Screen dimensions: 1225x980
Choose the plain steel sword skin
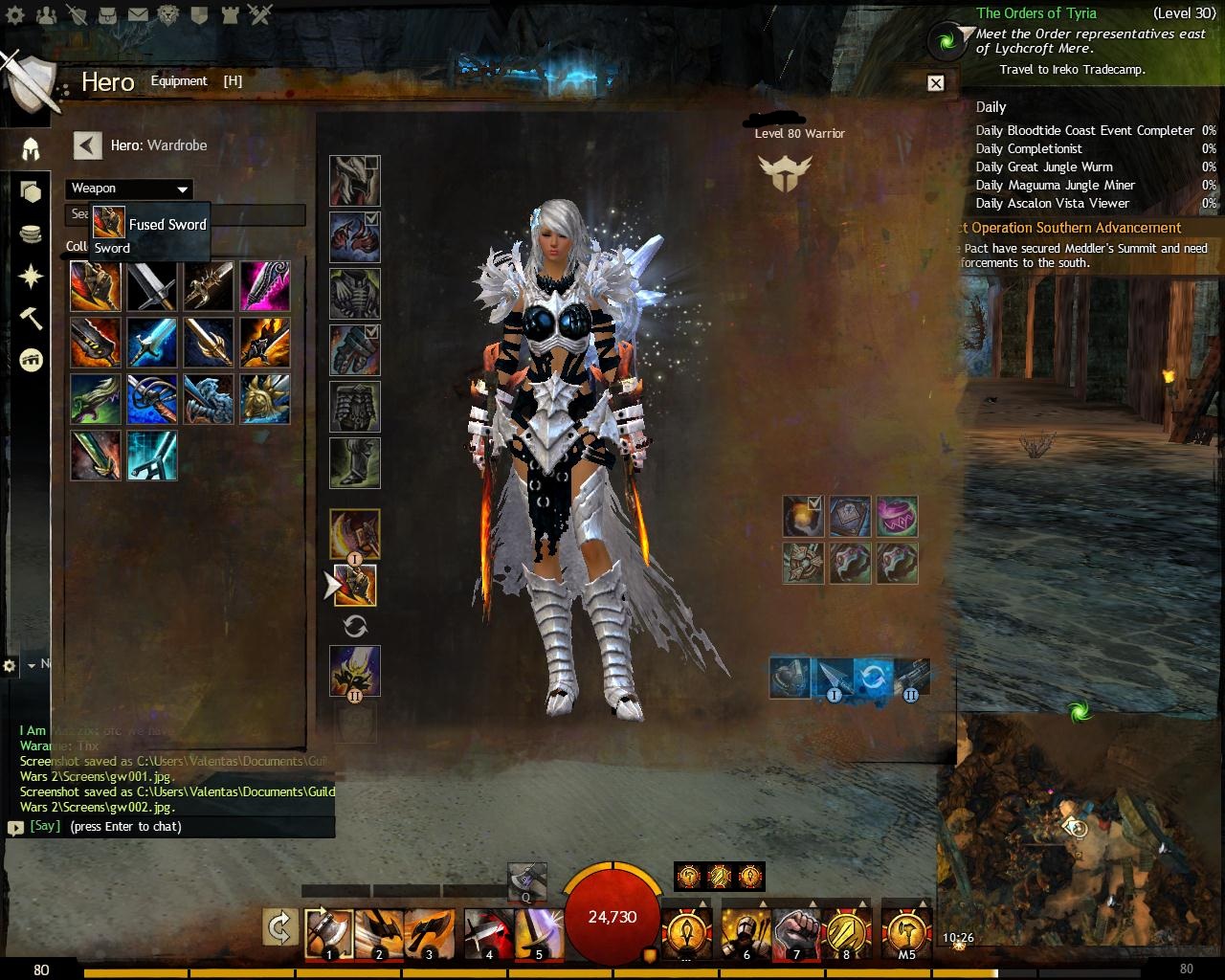point(151,286)
